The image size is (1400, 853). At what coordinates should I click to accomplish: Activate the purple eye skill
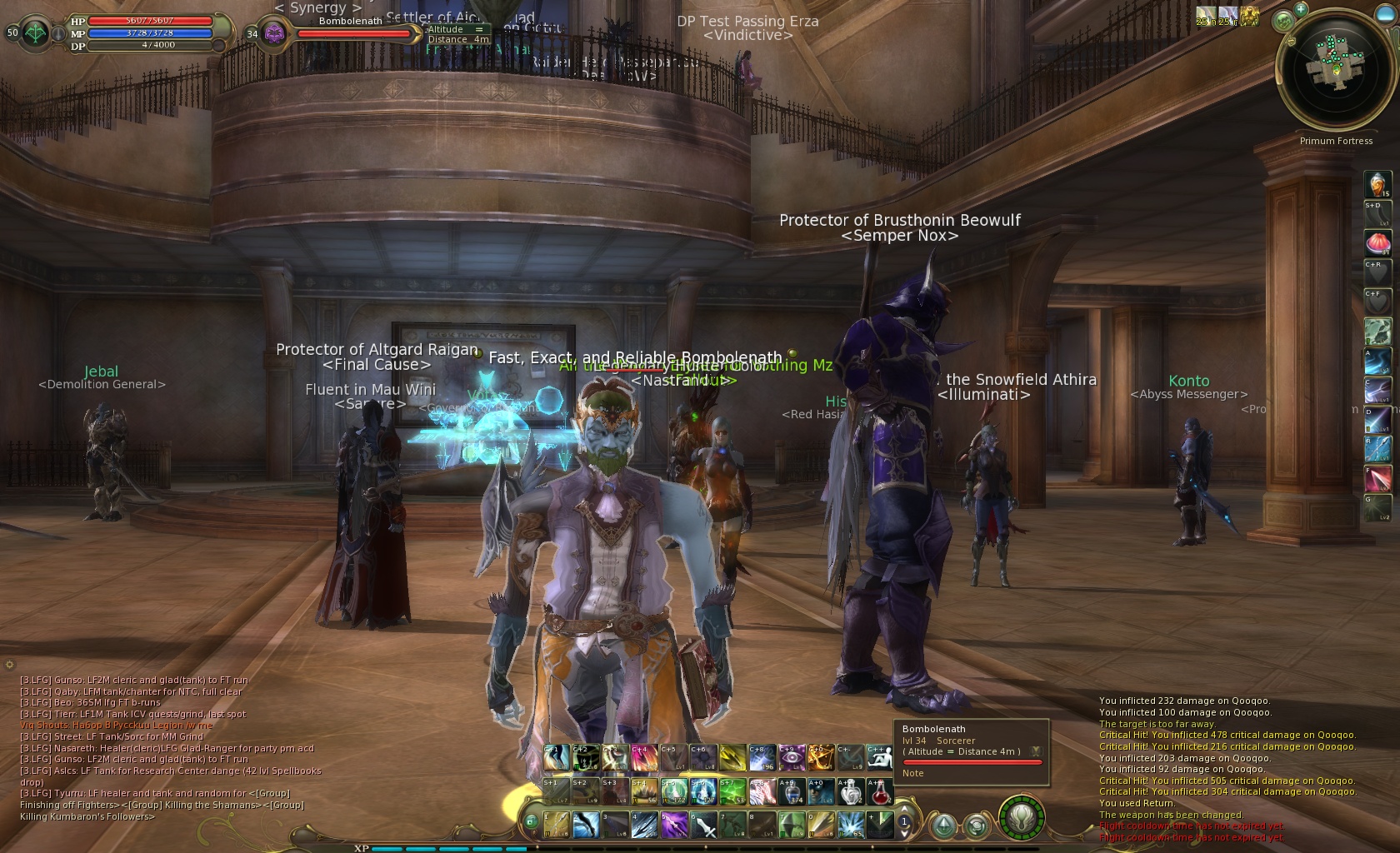790,758
